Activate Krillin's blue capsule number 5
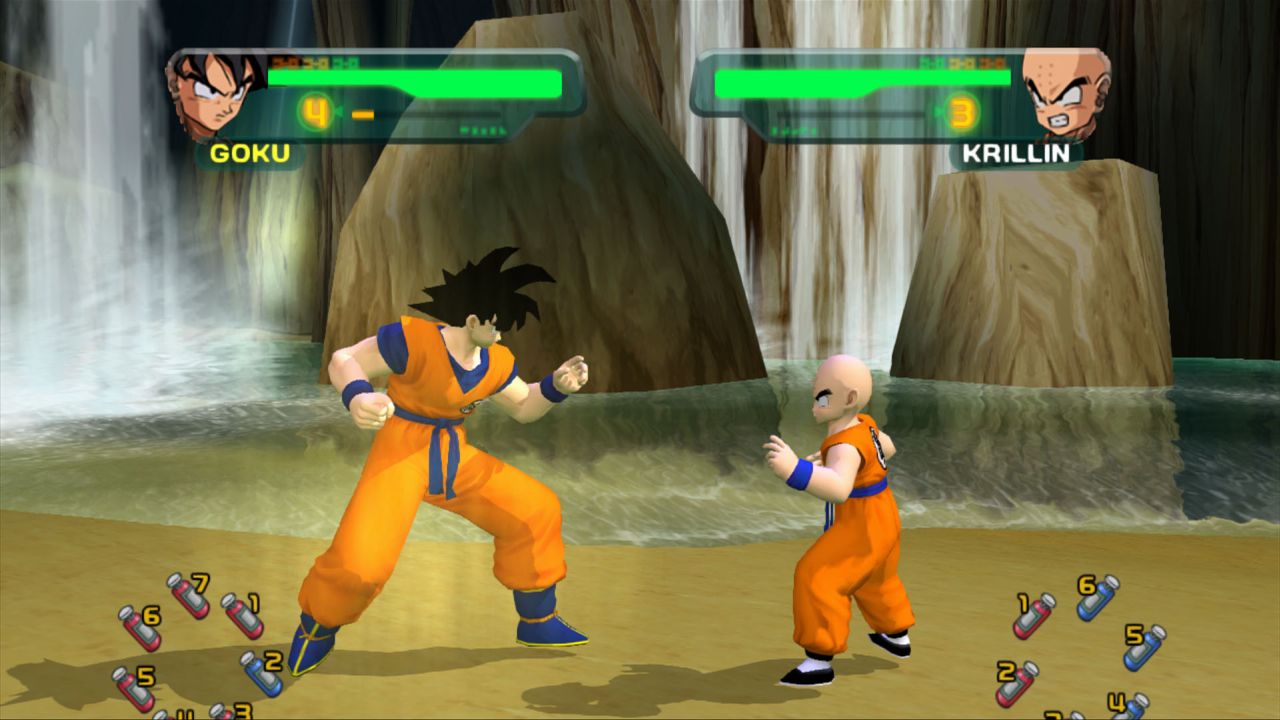The image size is (1280, 720). click(1144, 647)
